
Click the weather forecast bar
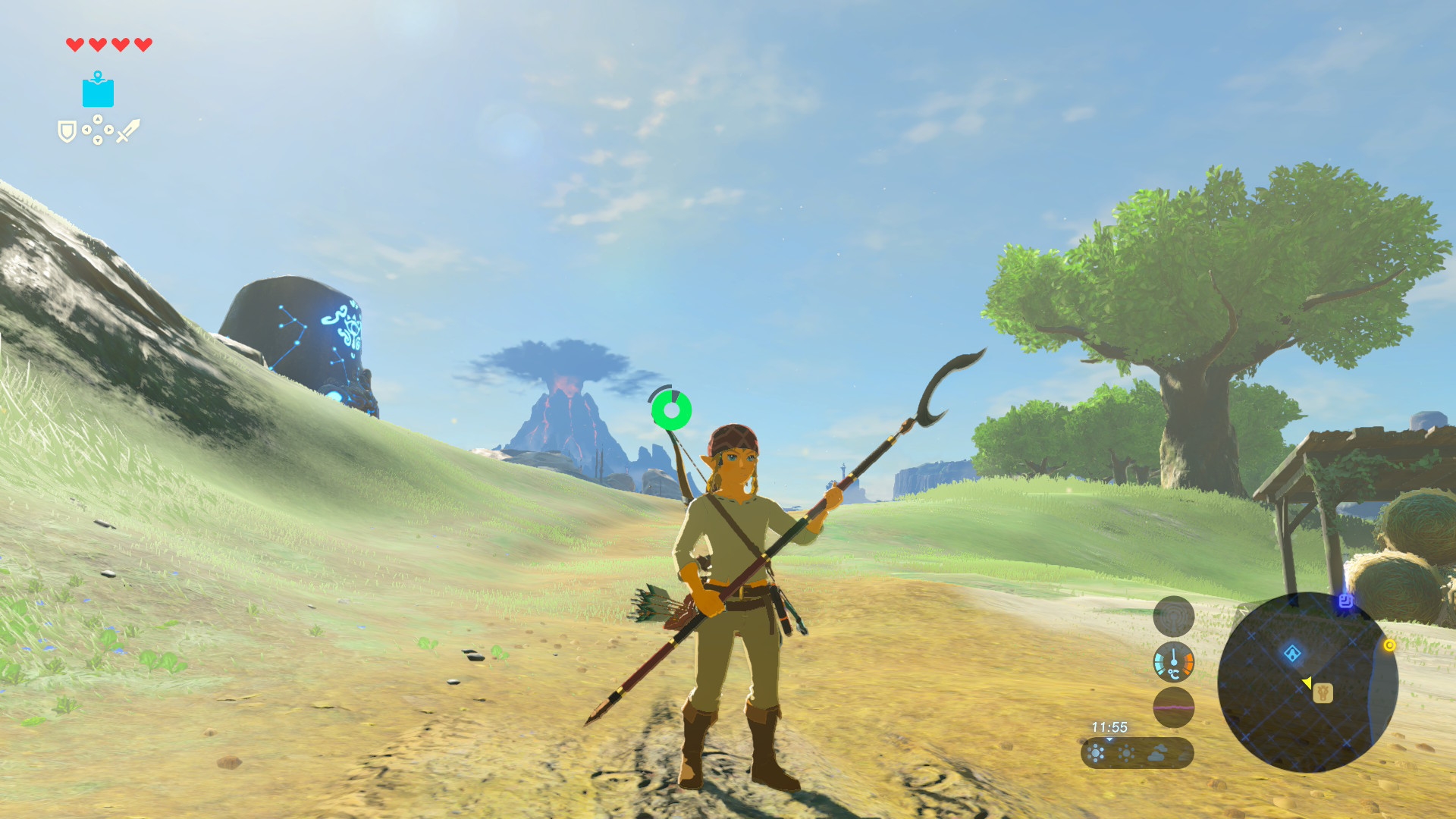(1137, 753)
